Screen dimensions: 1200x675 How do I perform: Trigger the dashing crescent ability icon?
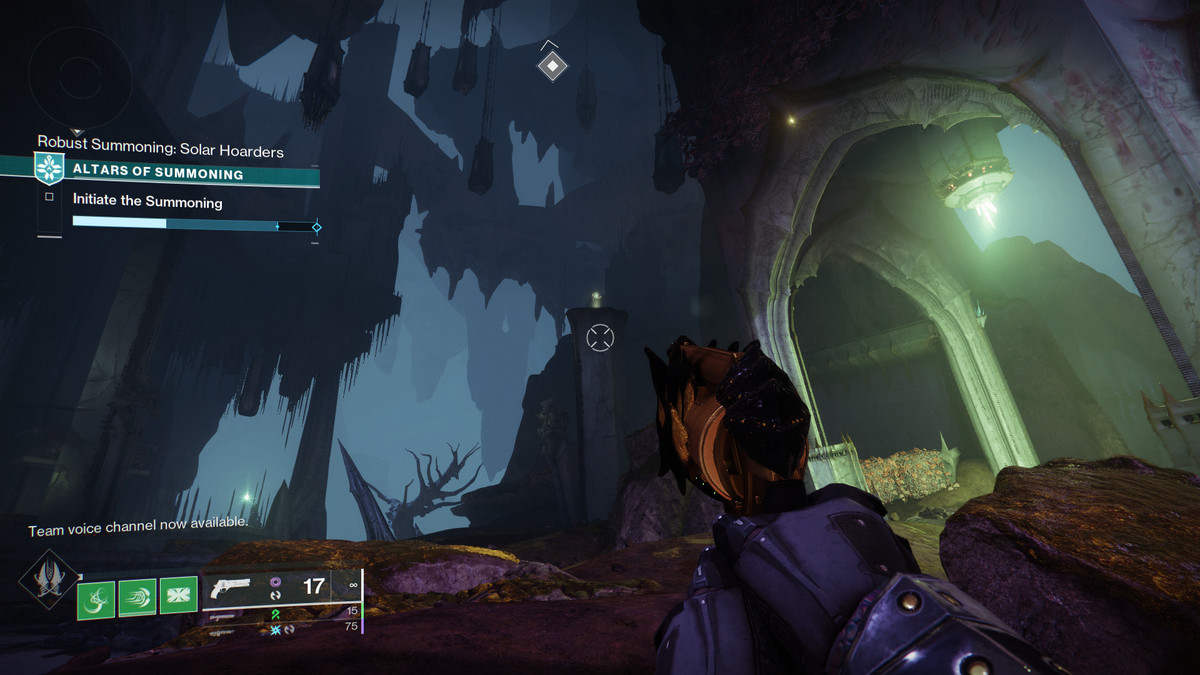tap(137, 598)
